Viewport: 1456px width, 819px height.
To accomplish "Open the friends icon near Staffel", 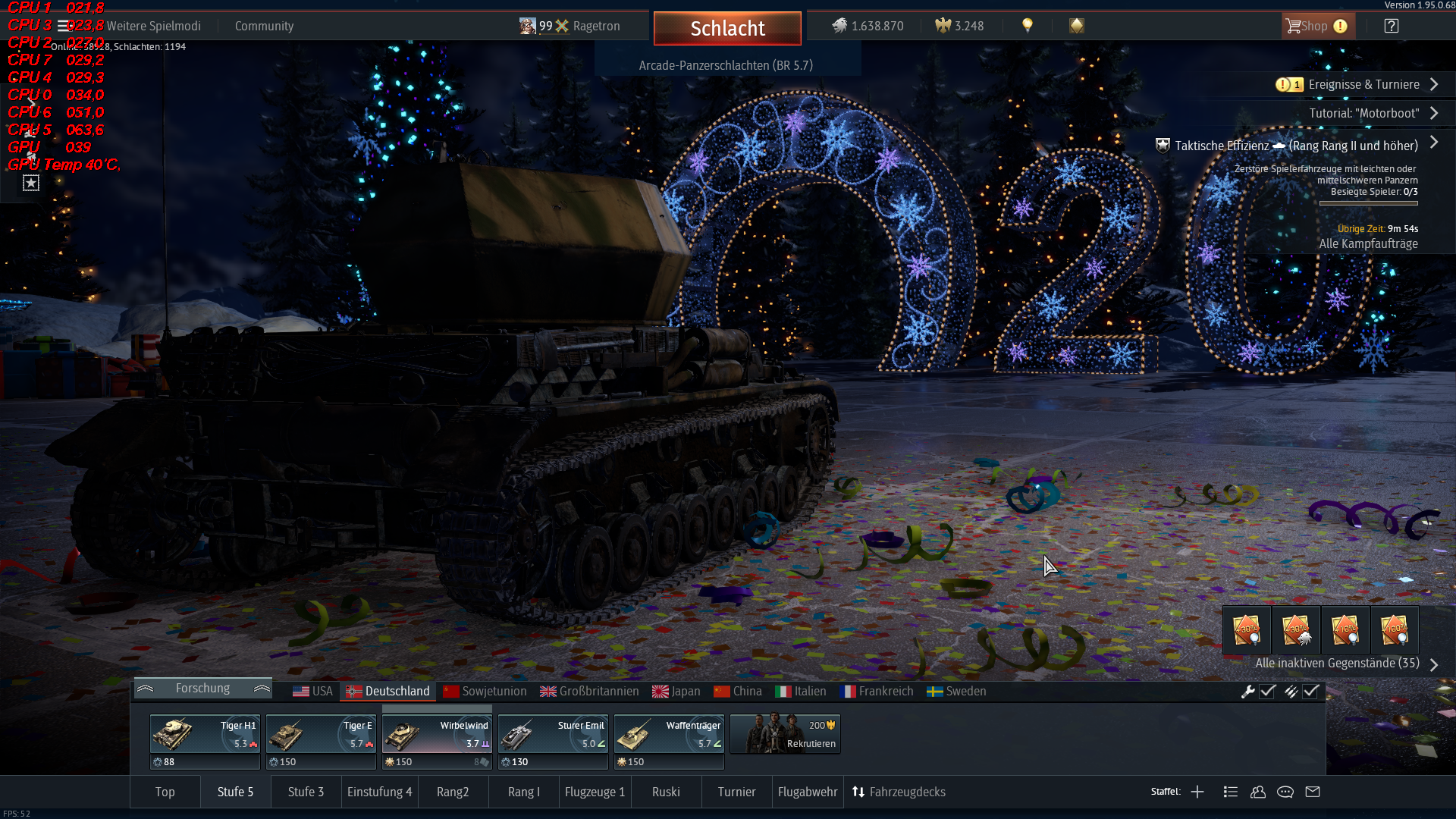I will [x=1258, y=792].
